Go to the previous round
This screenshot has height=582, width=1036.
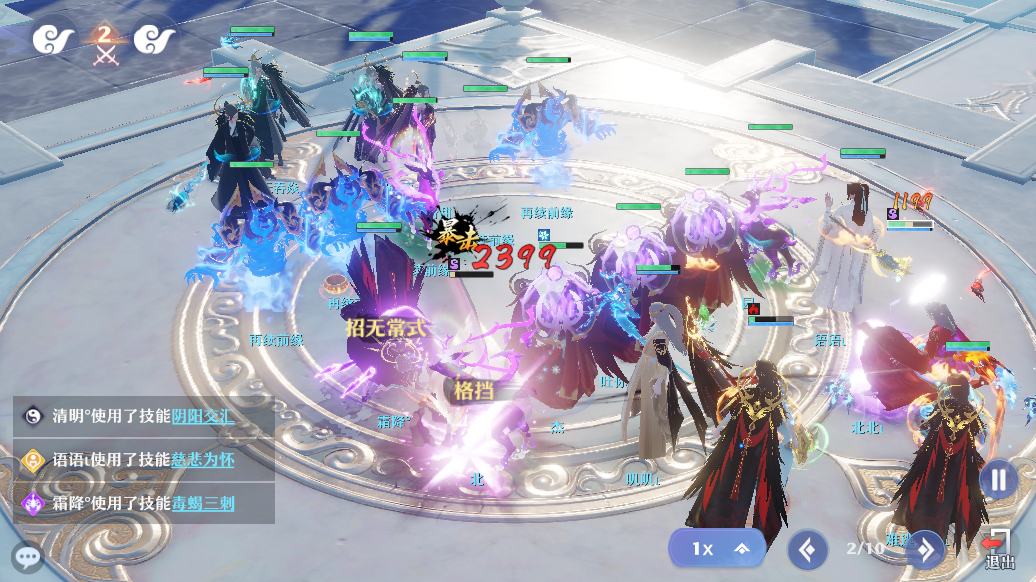807,549
